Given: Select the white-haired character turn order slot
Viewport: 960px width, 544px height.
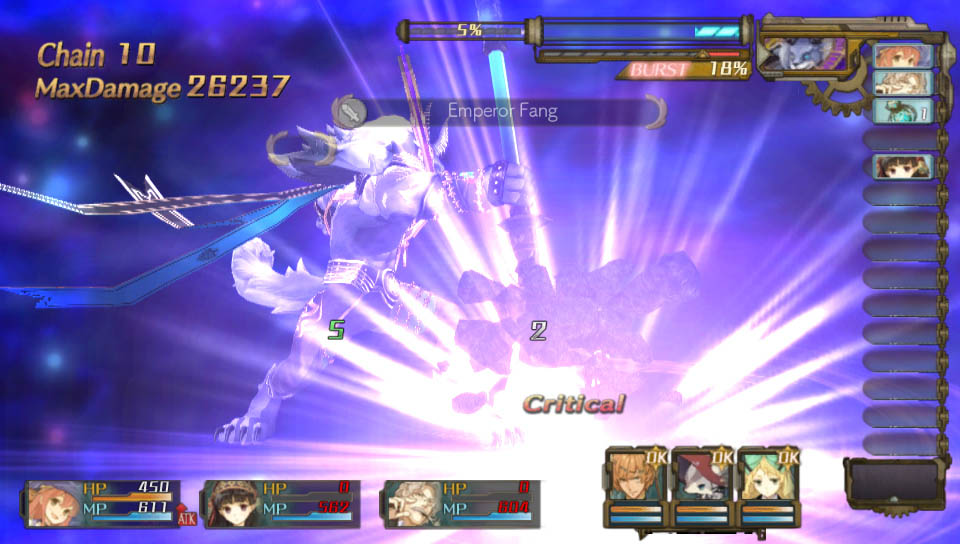Looking at the screenshot, I should pyautogui.click(x=902, y=83).
